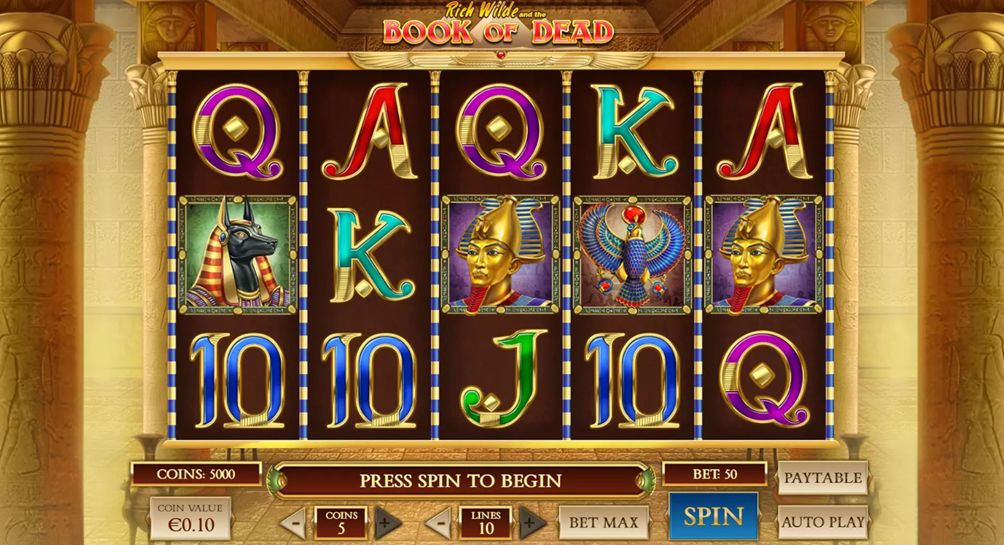
Task: Reduce the active lines count
Action: (x=438, y=522)
